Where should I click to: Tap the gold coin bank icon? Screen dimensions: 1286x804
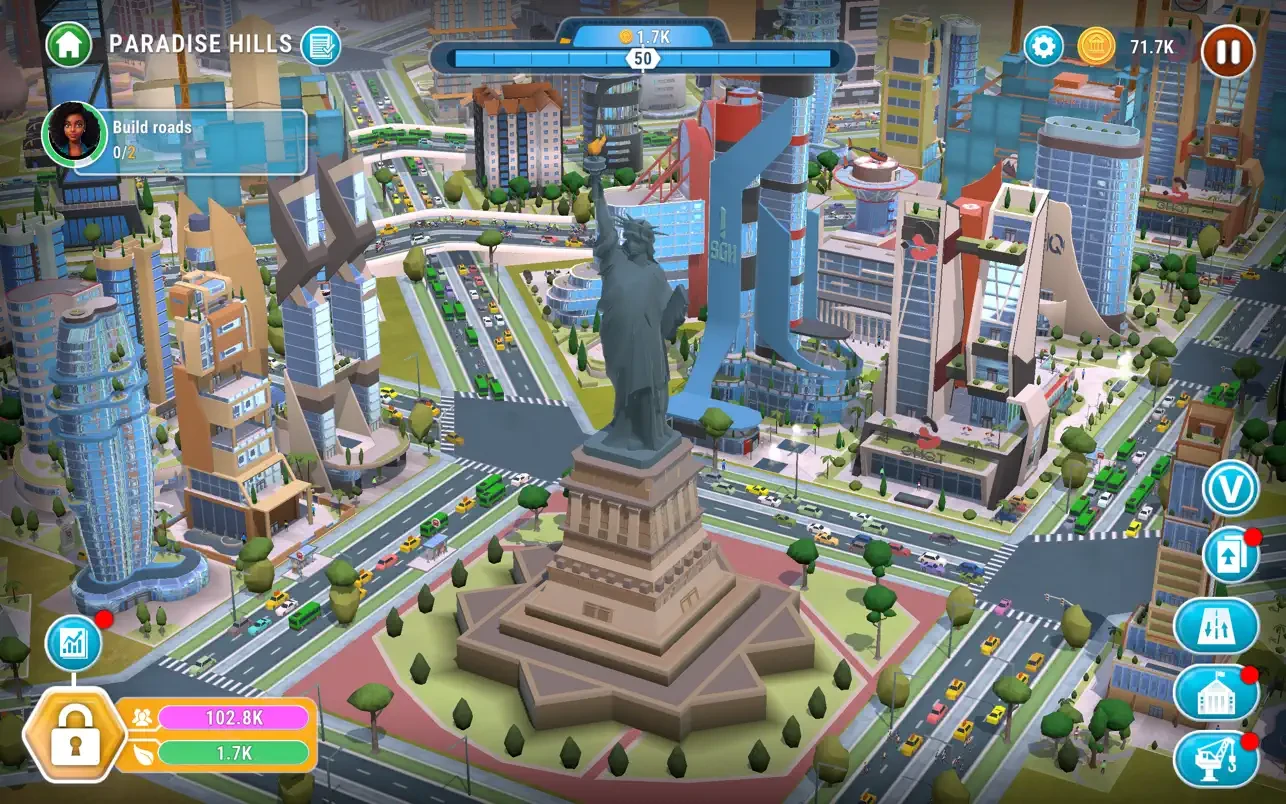pyautogui.click(x=1097, y=46)
